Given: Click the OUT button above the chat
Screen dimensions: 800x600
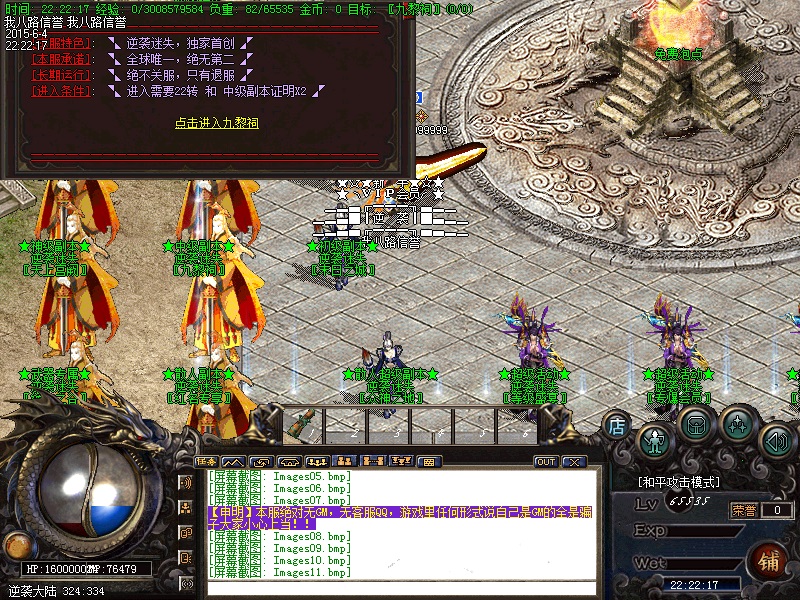Looking at the screenshot, I should coord(546,462).
